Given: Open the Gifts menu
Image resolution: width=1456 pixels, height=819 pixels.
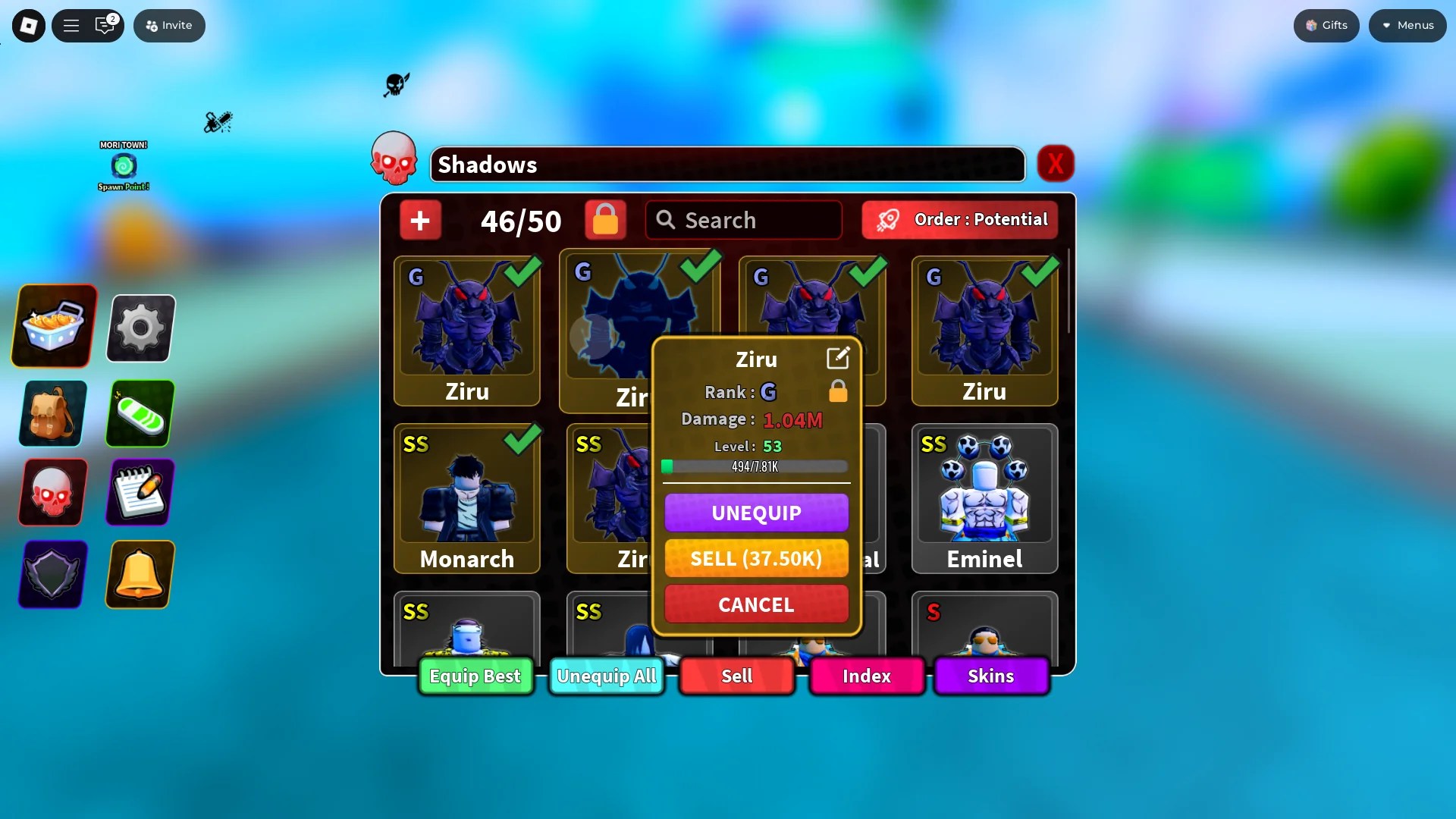Looking at the screenshot, I should click(x=1326, y=25).
